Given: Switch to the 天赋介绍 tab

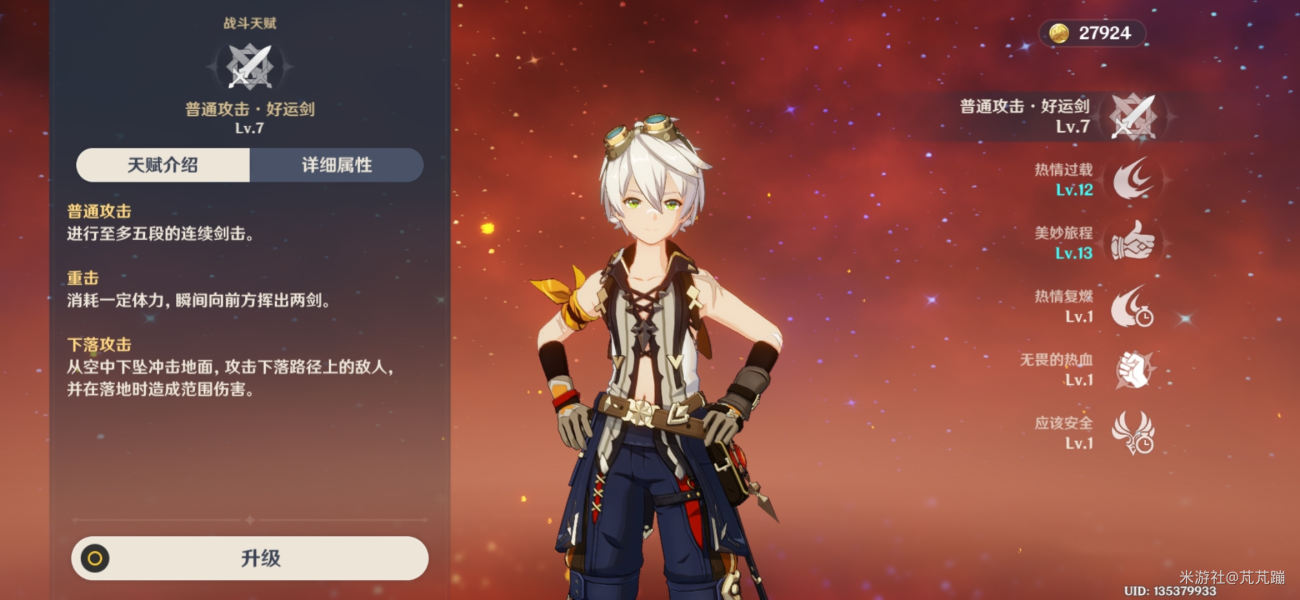Looking at the screenshot, I should [163, 165].
